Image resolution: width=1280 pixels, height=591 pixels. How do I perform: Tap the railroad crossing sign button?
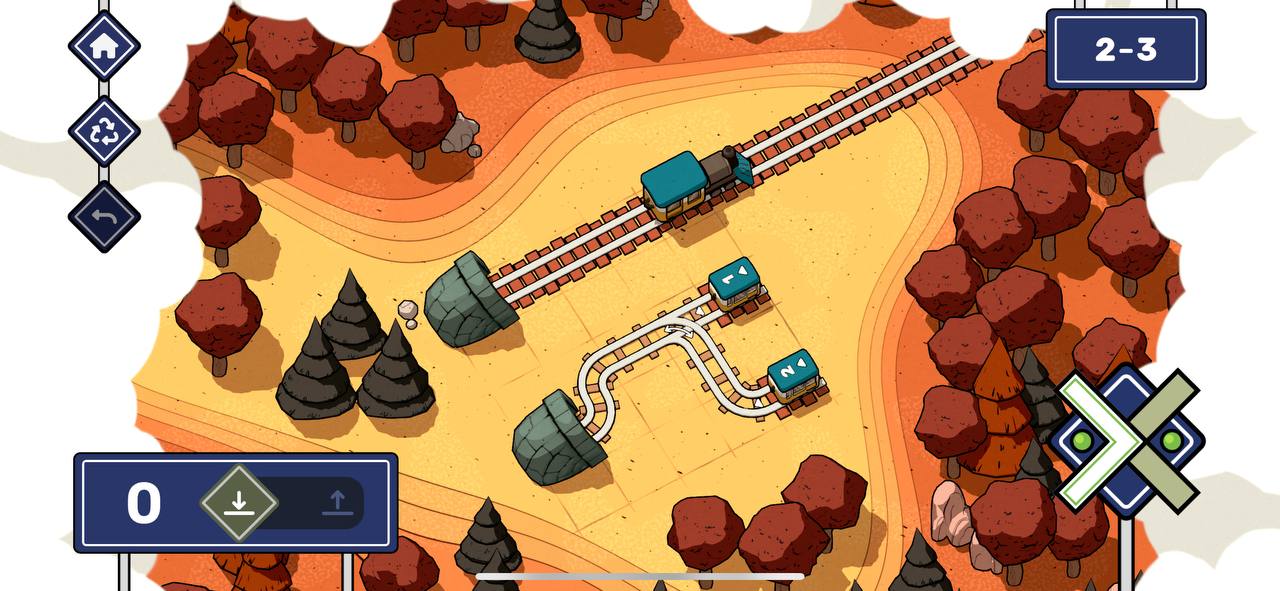coord(1127,440)
